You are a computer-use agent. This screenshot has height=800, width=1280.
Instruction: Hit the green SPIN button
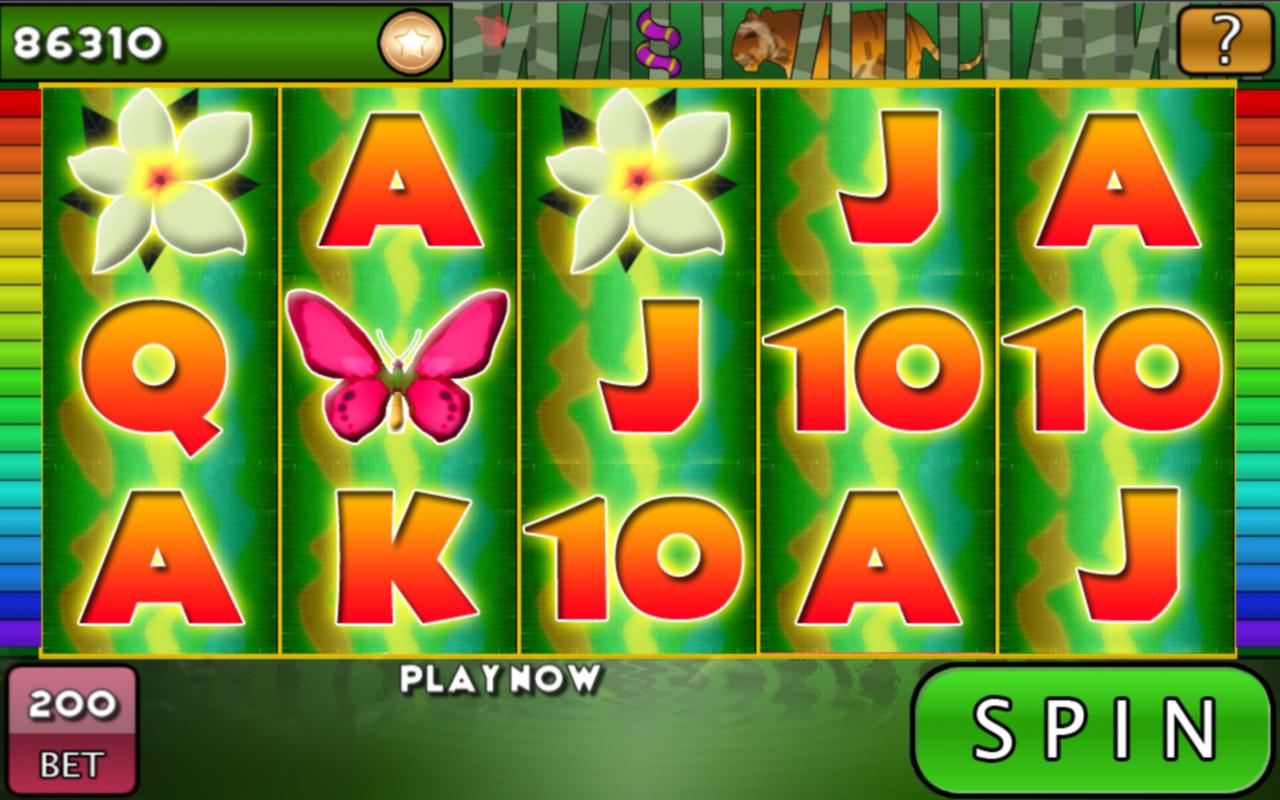coord(1093,730)
